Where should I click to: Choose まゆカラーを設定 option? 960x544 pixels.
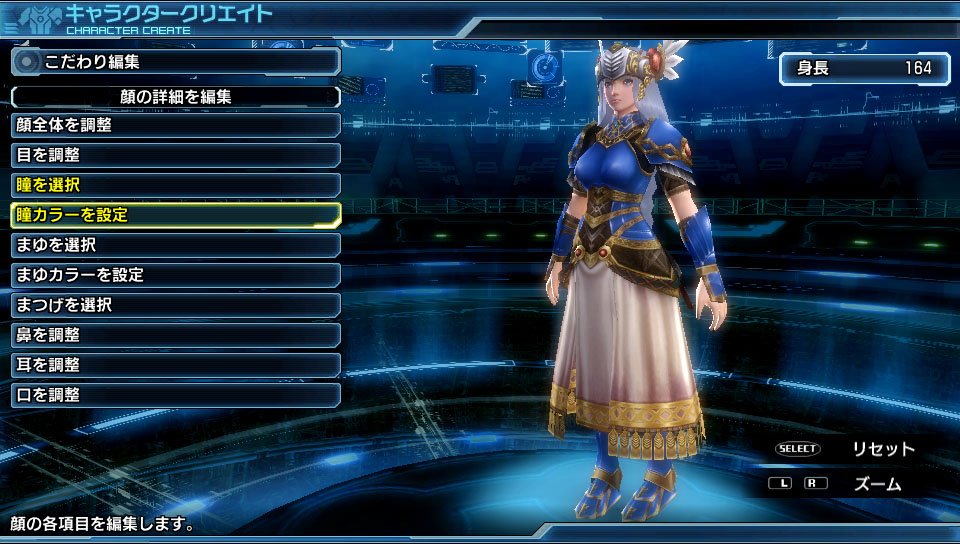click(x=175, y=275)
